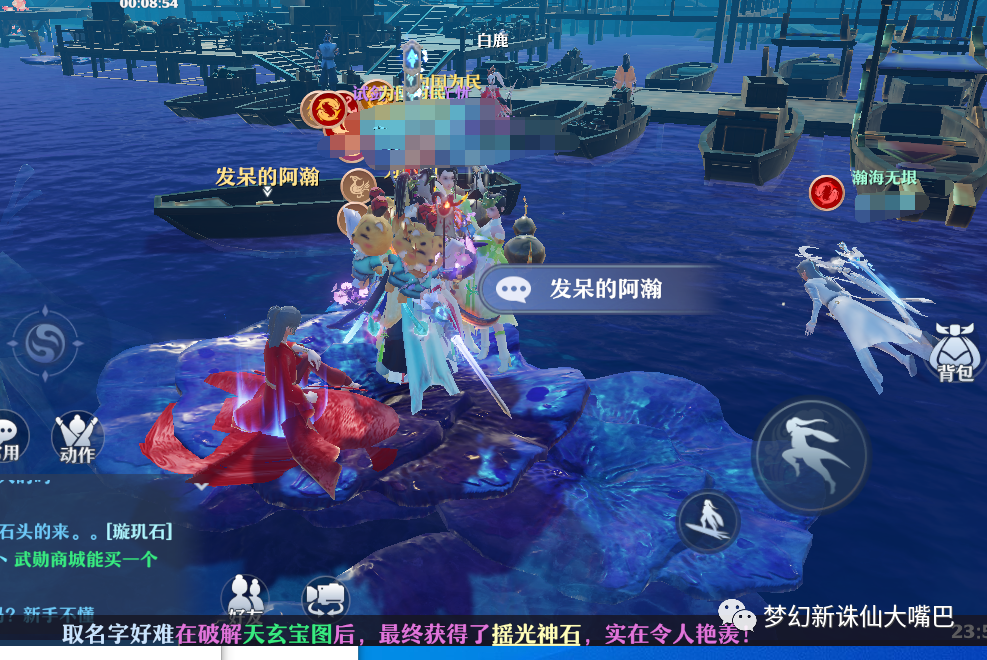Click the 发呆的阿瀚 chat bubble button
Screen dimensions: 987x660
592,290
